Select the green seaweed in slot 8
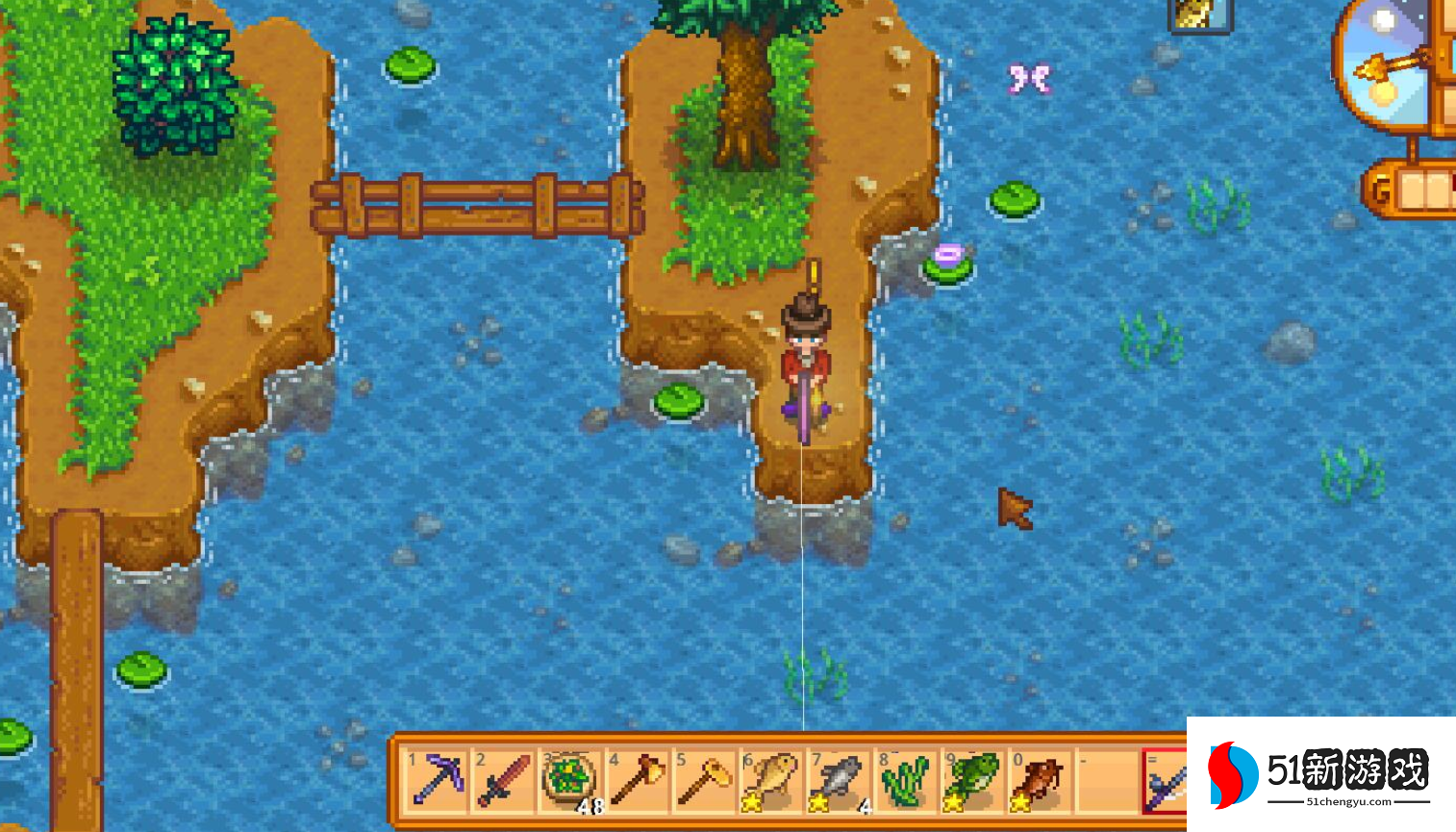 click(x=906, y=780)
